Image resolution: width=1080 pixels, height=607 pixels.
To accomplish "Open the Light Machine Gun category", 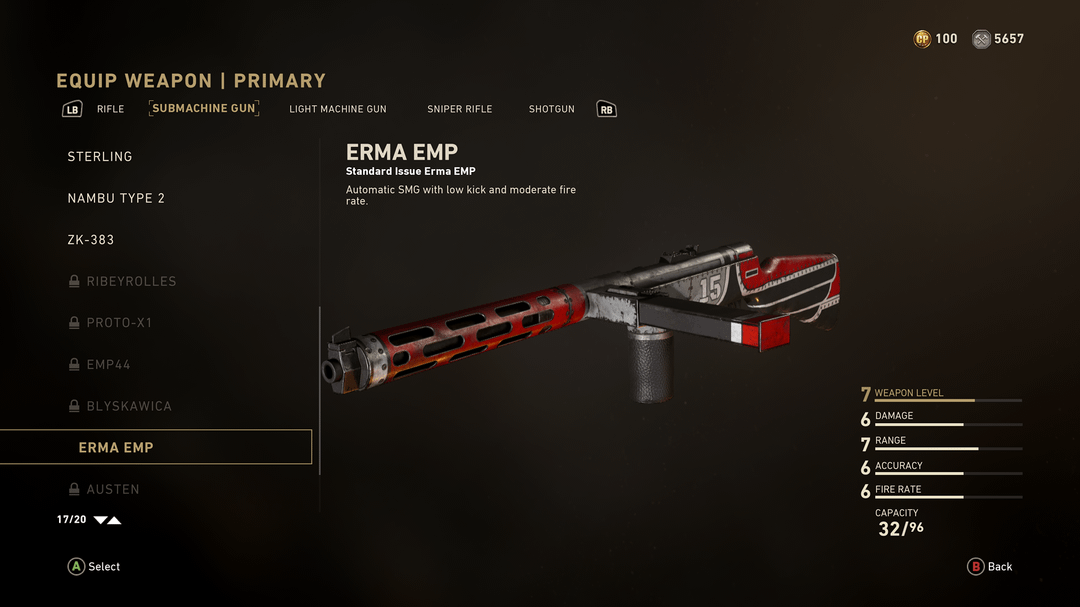I will [337, 109].
